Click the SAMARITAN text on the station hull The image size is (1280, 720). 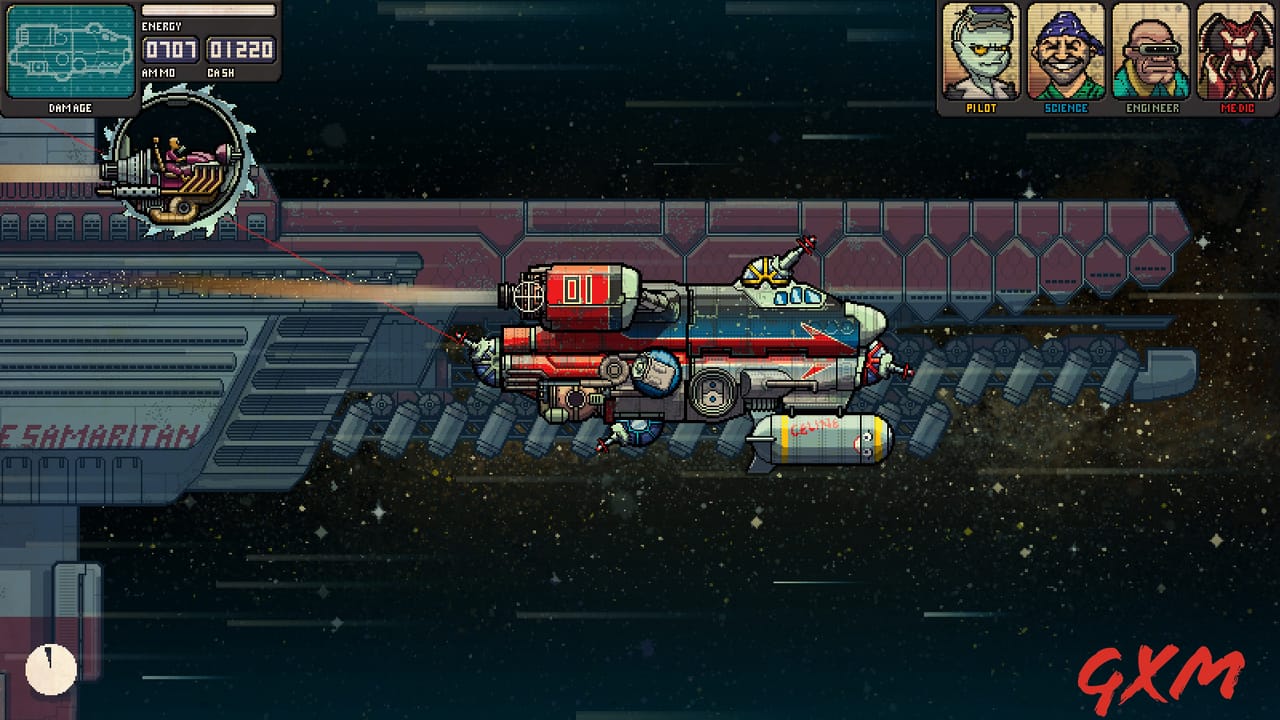coord(100,437)
